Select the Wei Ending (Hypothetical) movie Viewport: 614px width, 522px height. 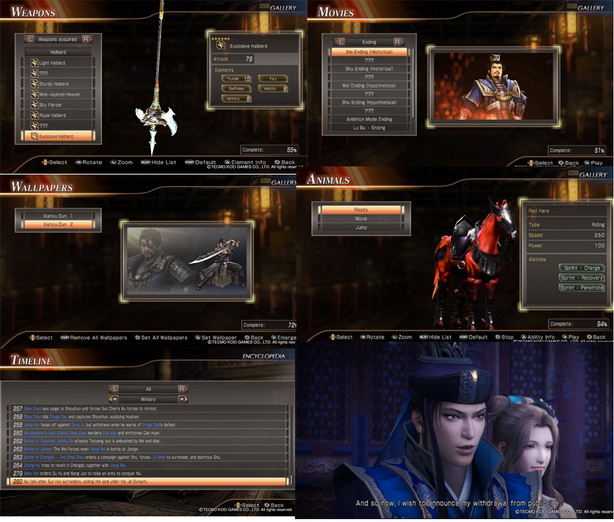tap(370, 84)
